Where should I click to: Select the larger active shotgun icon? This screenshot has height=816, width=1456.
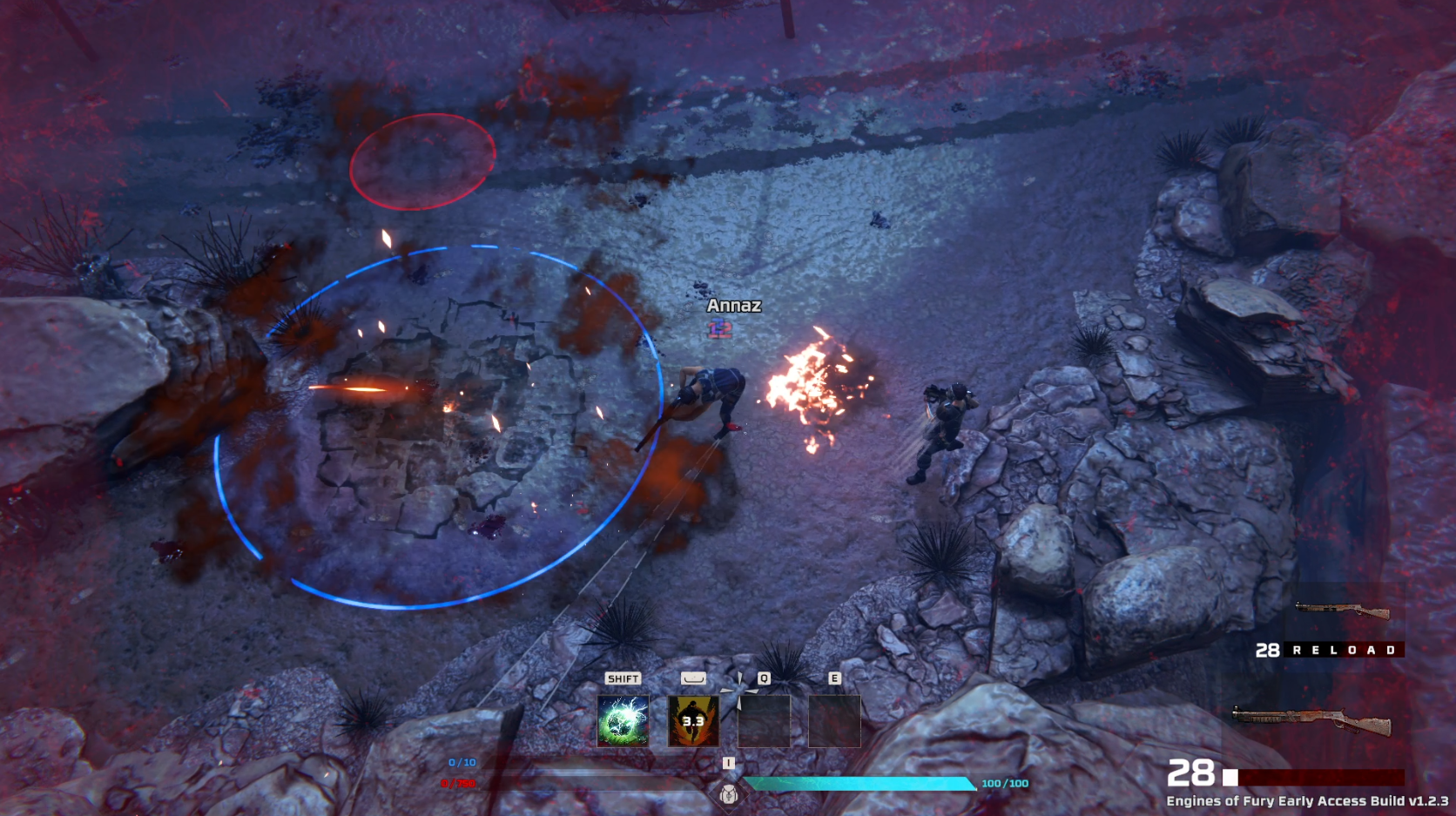(1311, 722)
